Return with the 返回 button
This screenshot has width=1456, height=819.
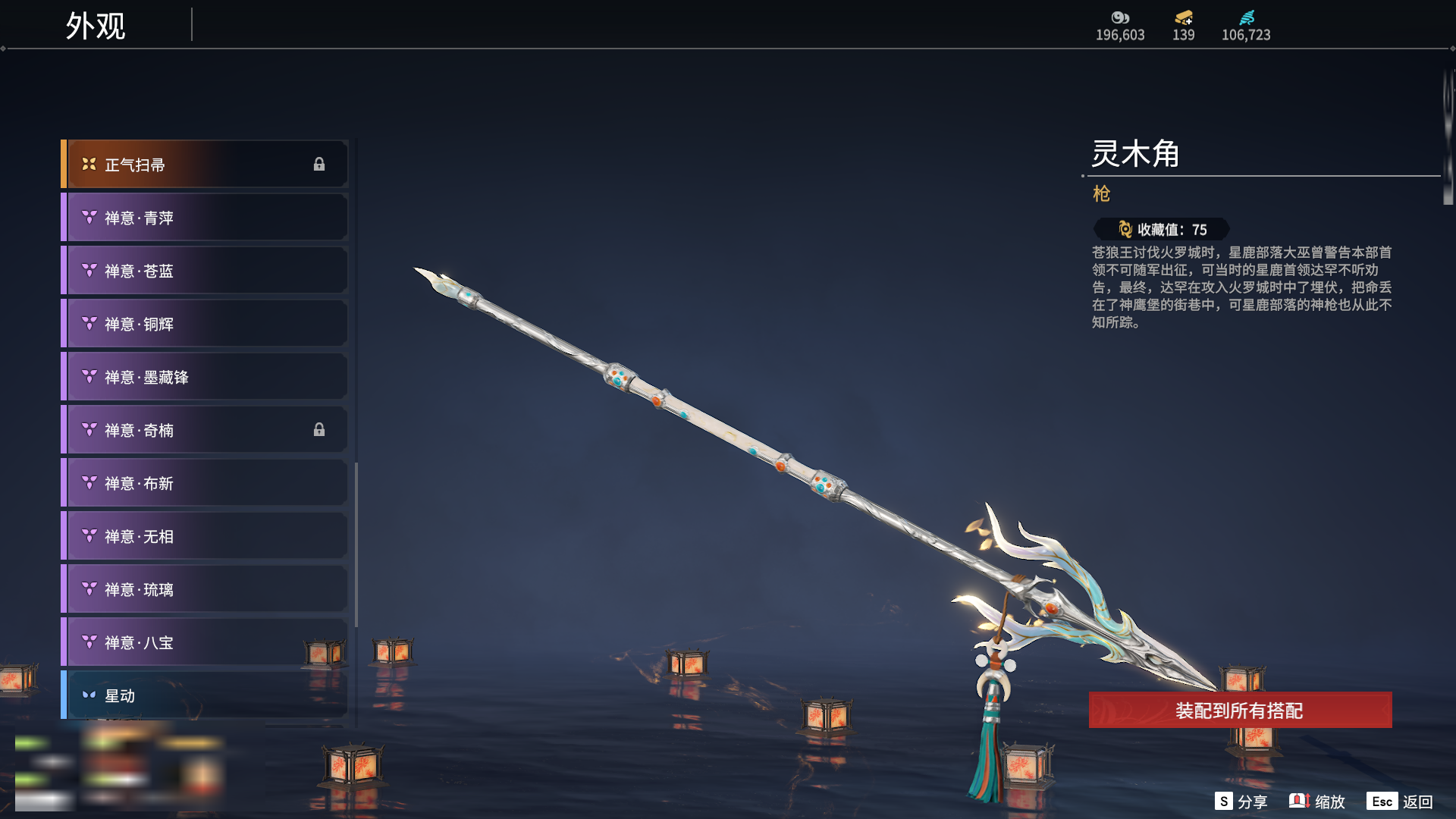pyautogui.click(x=1401, y=802)
